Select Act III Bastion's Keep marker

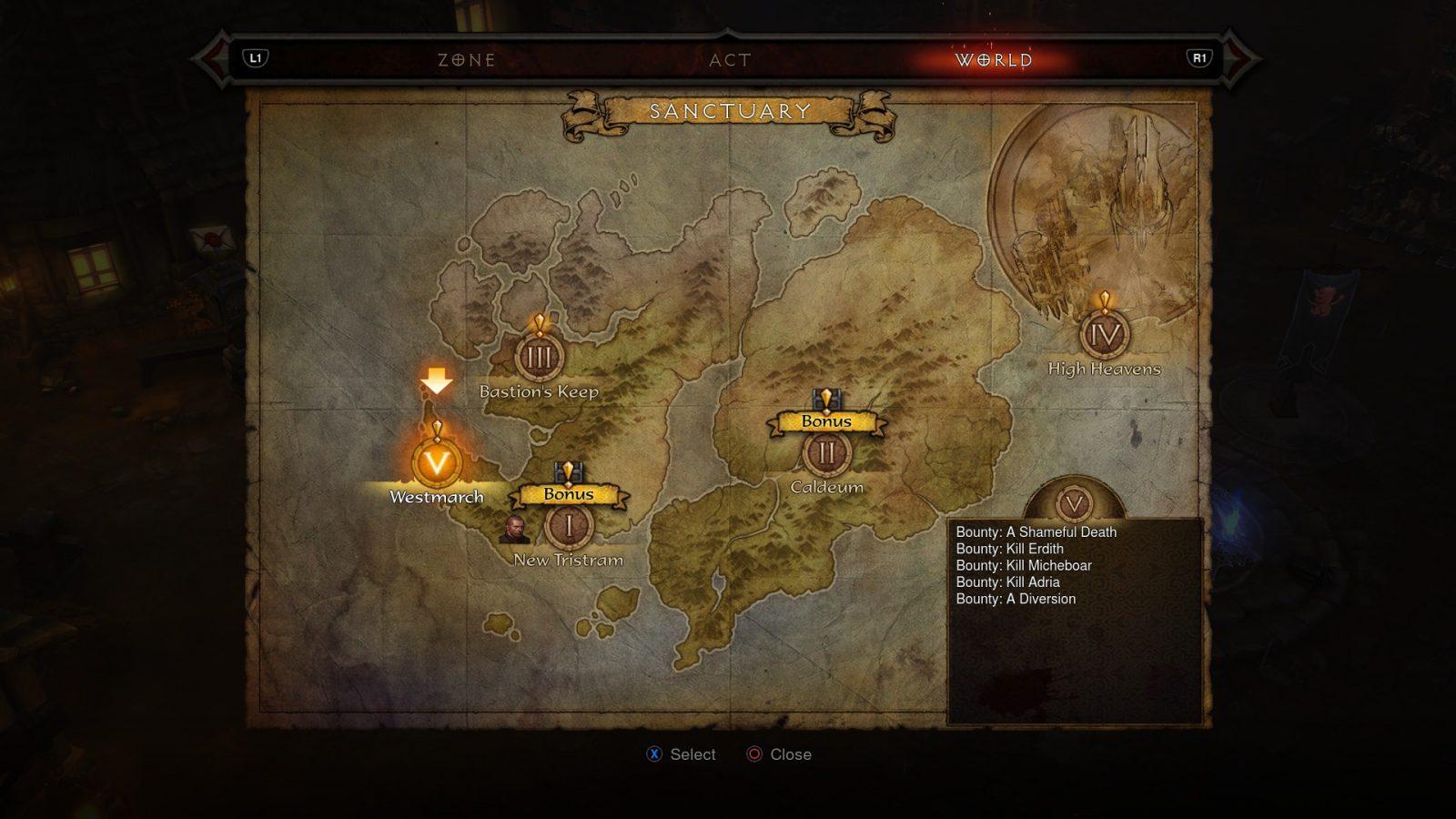point(539,358)
